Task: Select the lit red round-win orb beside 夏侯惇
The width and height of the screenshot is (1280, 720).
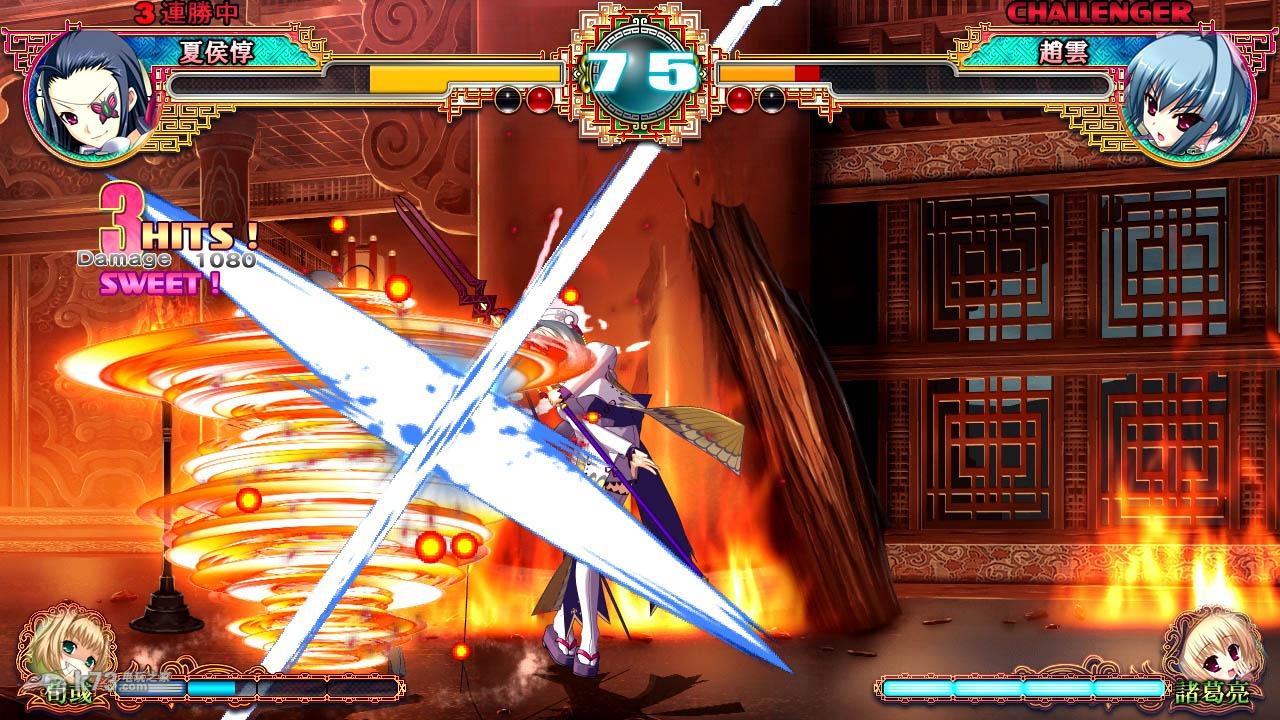Action: (540, 100)
